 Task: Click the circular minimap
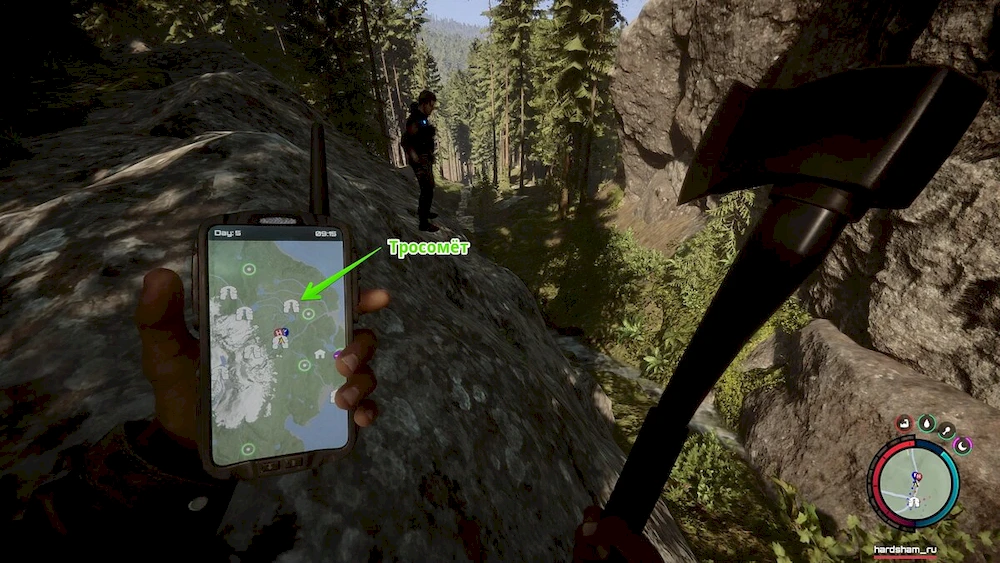[913, 484]
